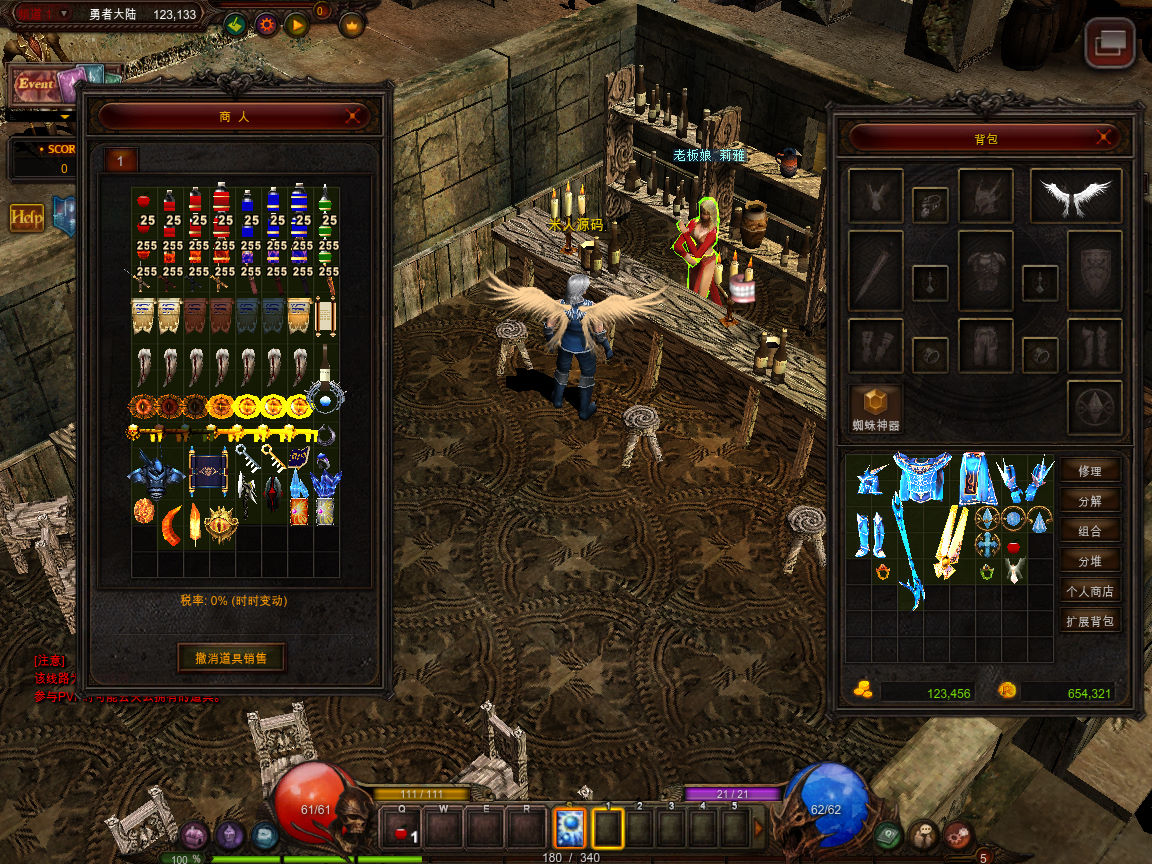Image resolution: width=1152 pixels, height=864 pixels.
Task: Buy the scroll item in the merchant shop
Action: (x=325, y=316)
